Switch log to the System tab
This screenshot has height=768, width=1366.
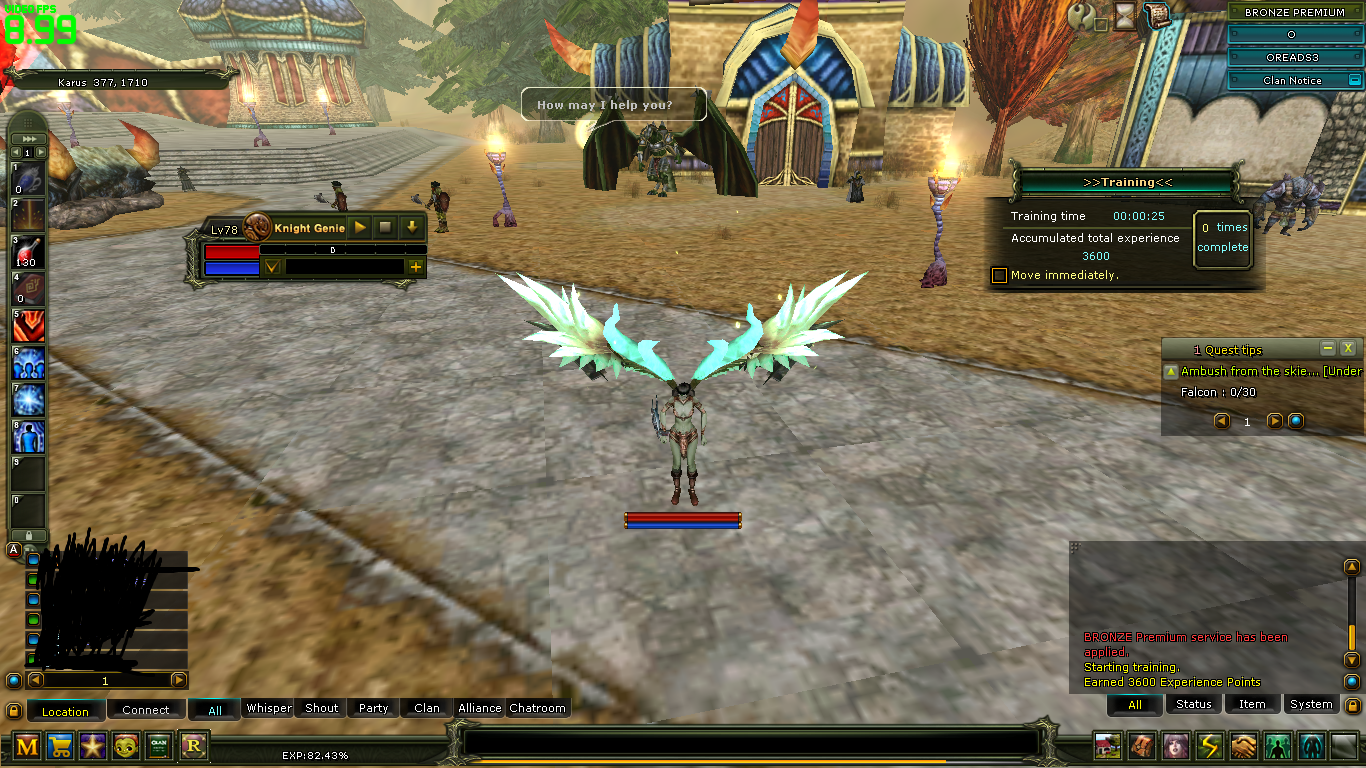point(1311,704)
